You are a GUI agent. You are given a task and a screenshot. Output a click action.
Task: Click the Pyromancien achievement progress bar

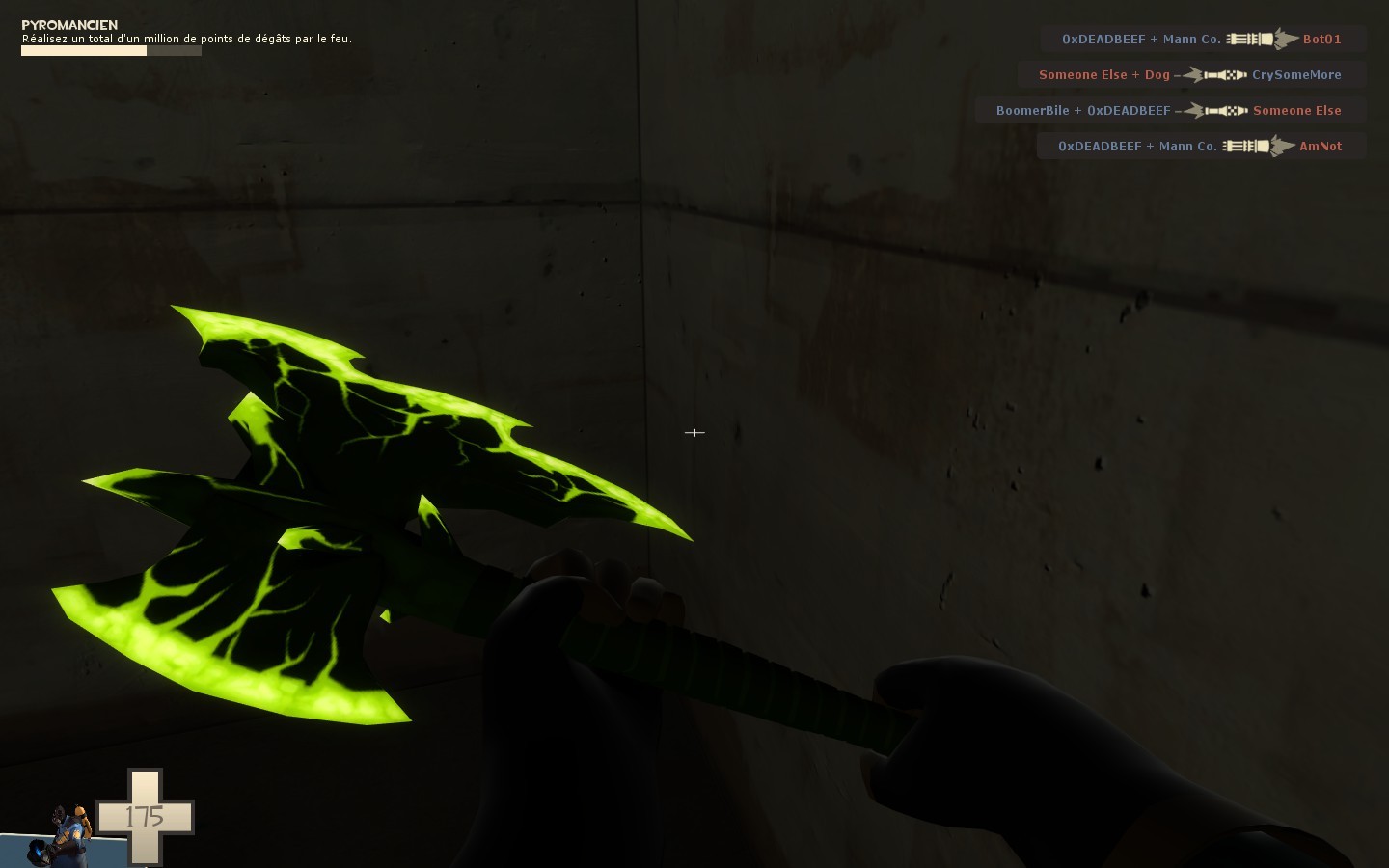point(111,50)
